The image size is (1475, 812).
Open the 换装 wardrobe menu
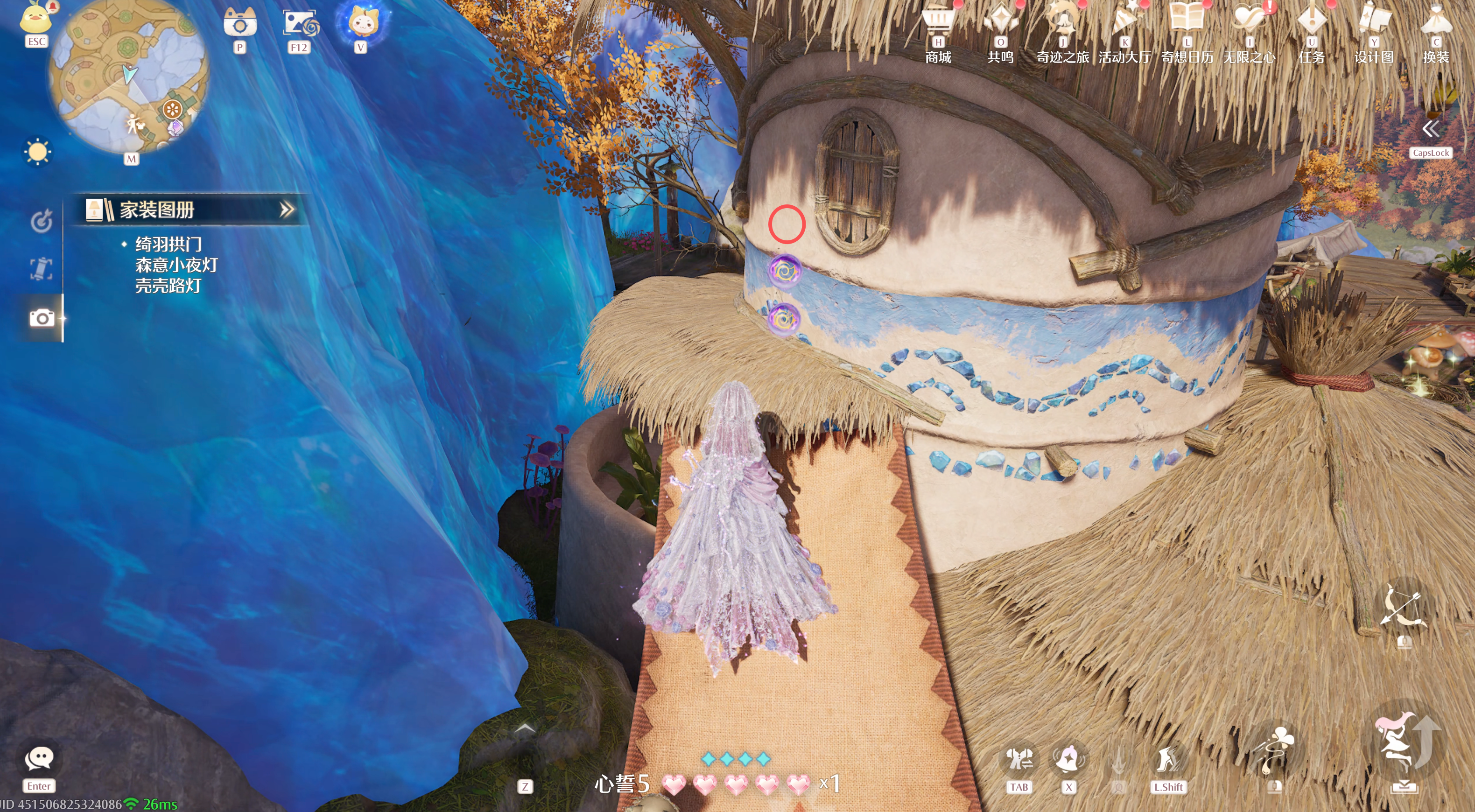pyautogui.click(x=1436, y=22)
